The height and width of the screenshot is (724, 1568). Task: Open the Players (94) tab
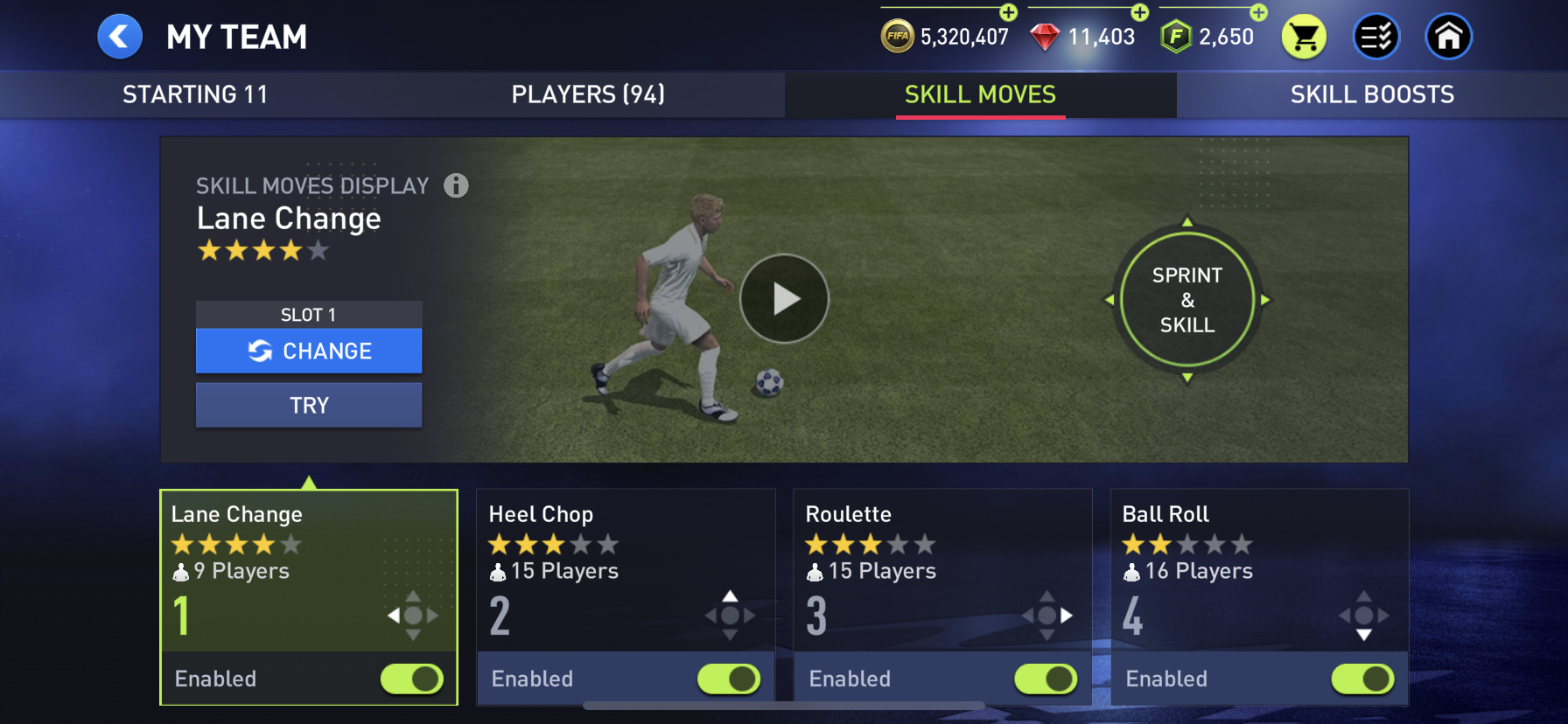click(x=588, y=94)
